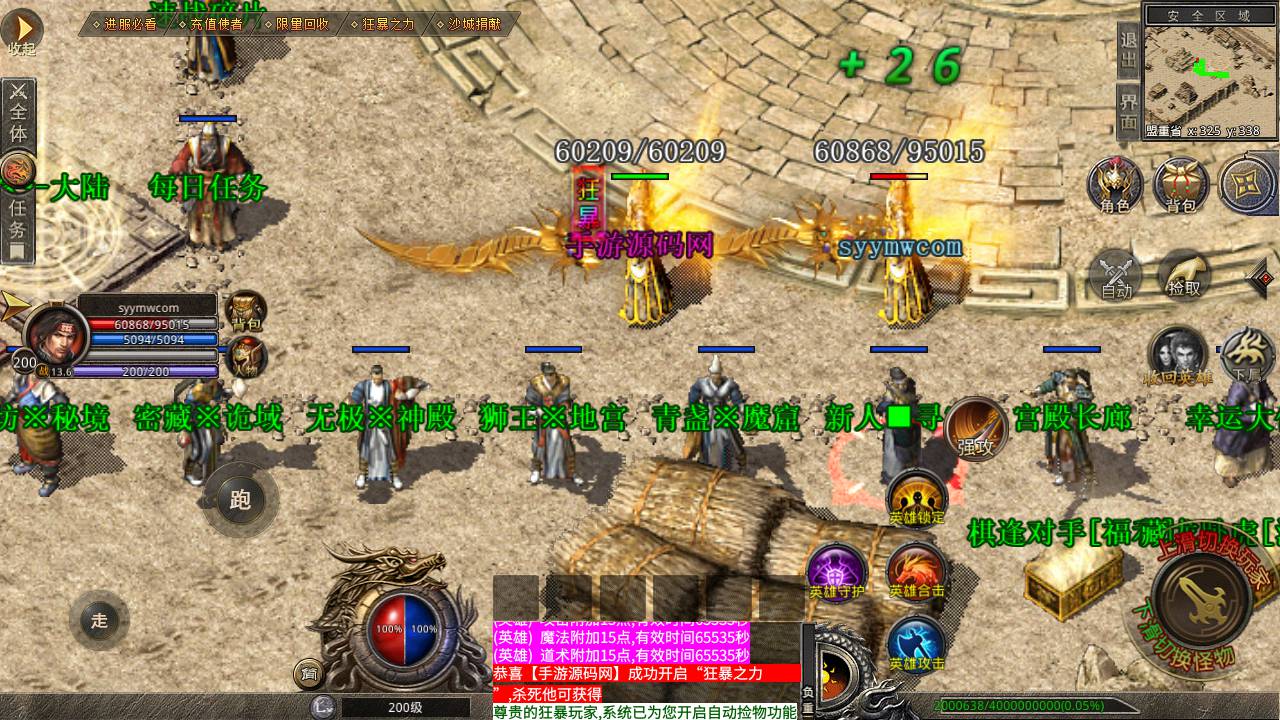Screen dimensions: 1280x720
Task: Click the 收回英雄 recall hero icon
Action: coord(1177,356)
